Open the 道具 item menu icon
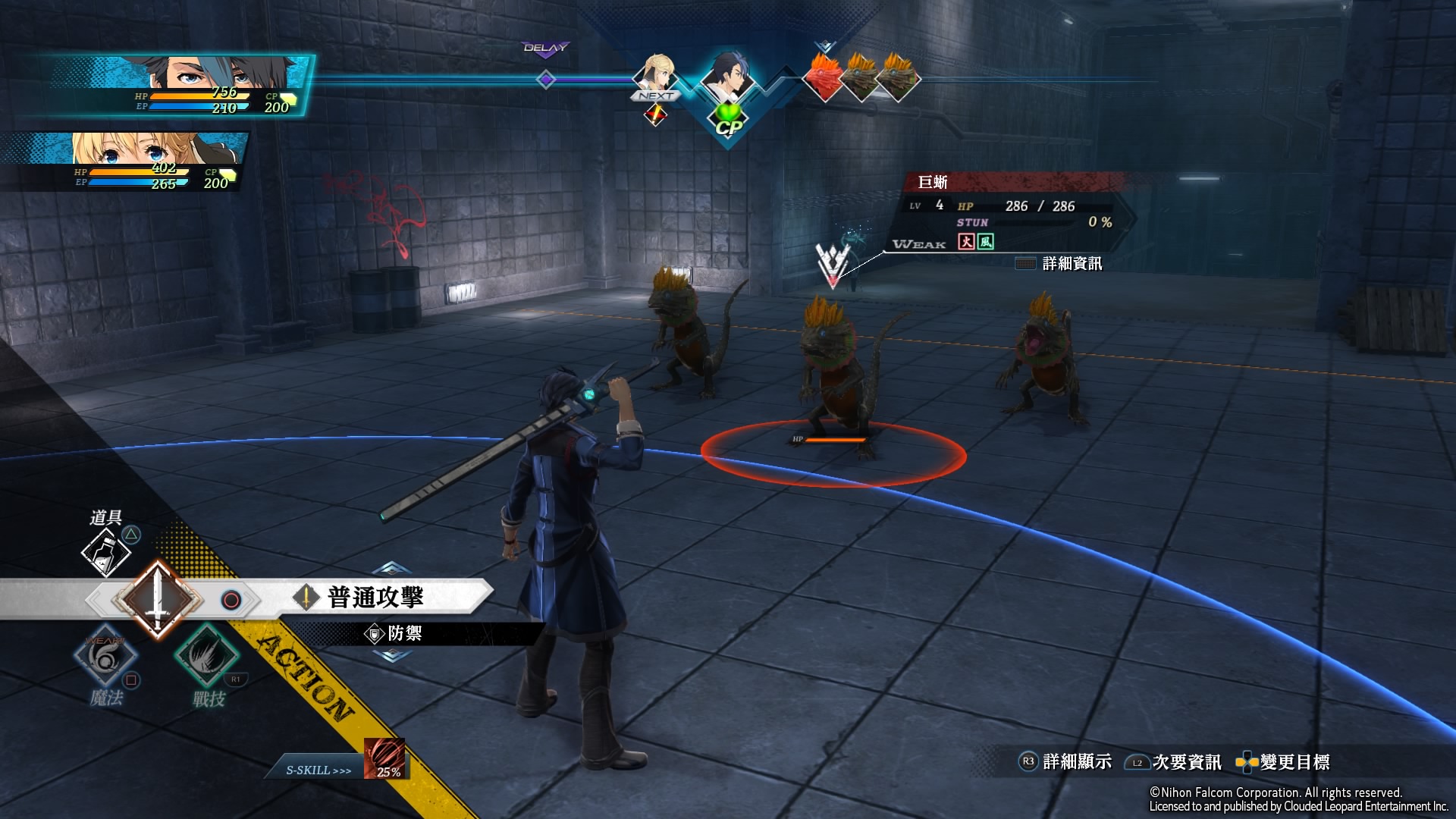1456x819 pixels. point(106,551)
